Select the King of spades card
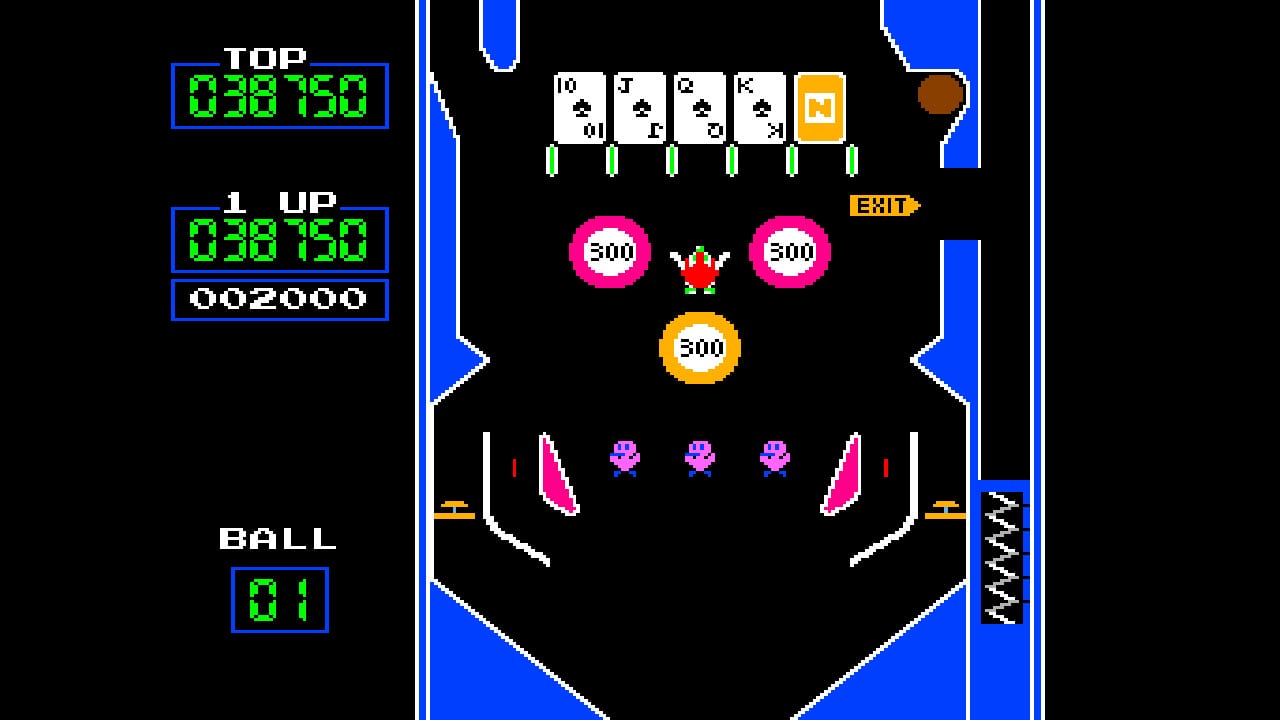This screenshot has height=720, width=1280. (x=757, y=105)
